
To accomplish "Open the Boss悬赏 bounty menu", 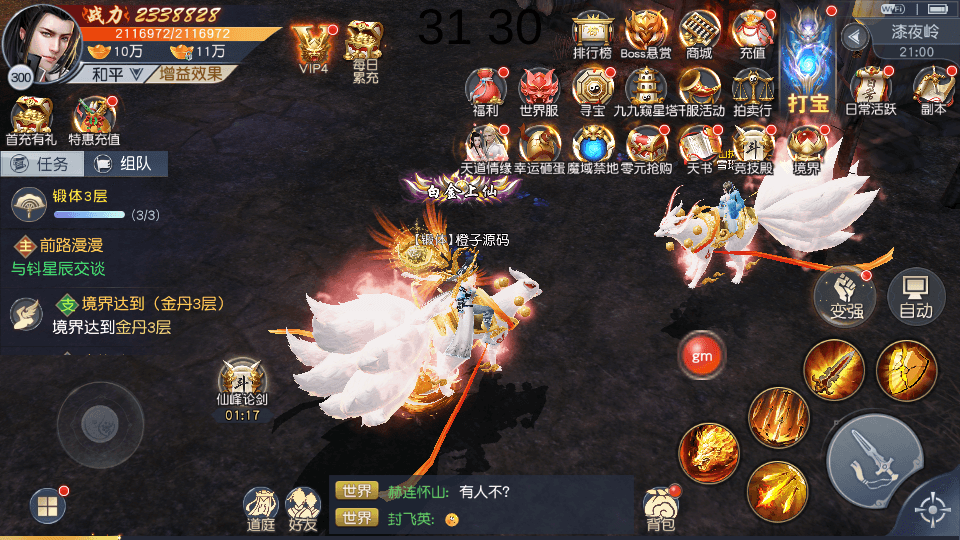I will pos(646,34).
